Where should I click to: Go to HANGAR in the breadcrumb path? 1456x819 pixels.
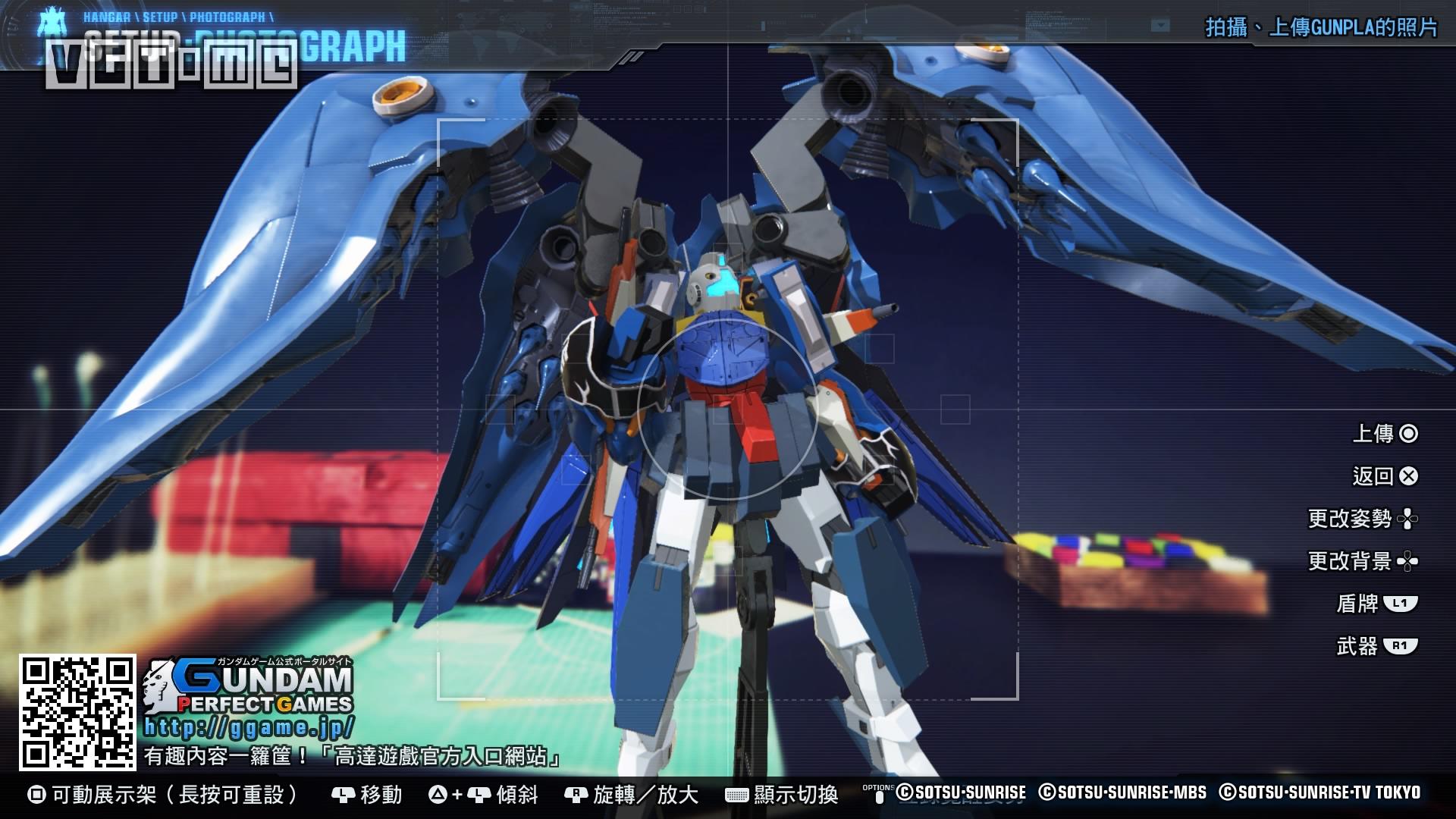point(106,17)
